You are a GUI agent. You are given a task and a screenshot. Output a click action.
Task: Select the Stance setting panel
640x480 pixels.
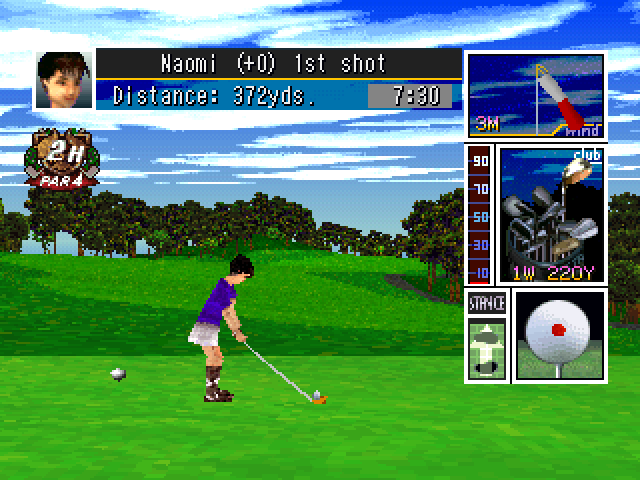coord(487,336)
